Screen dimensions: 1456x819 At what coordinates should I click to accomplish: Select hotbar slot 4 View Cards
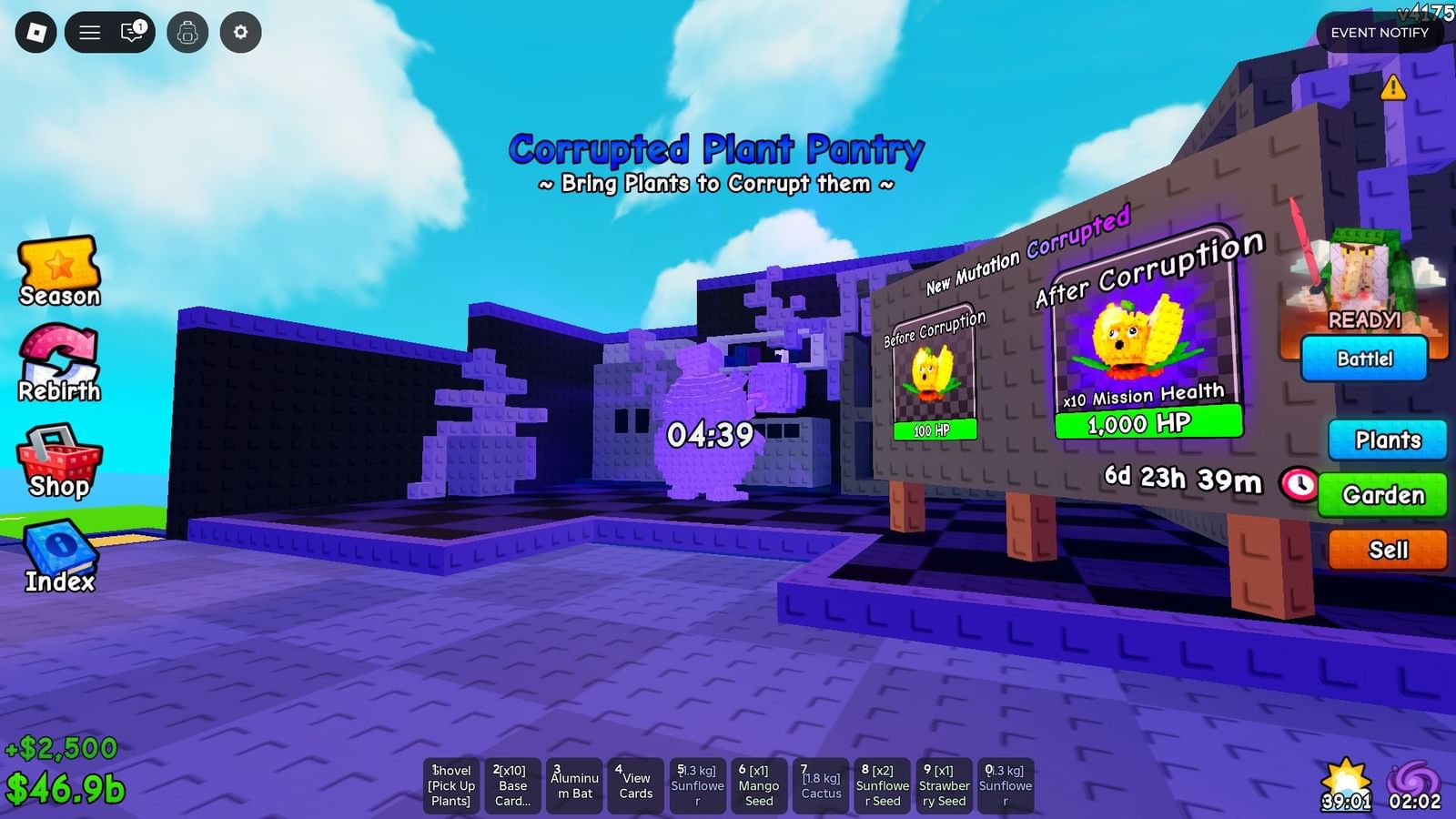[636, 784]
